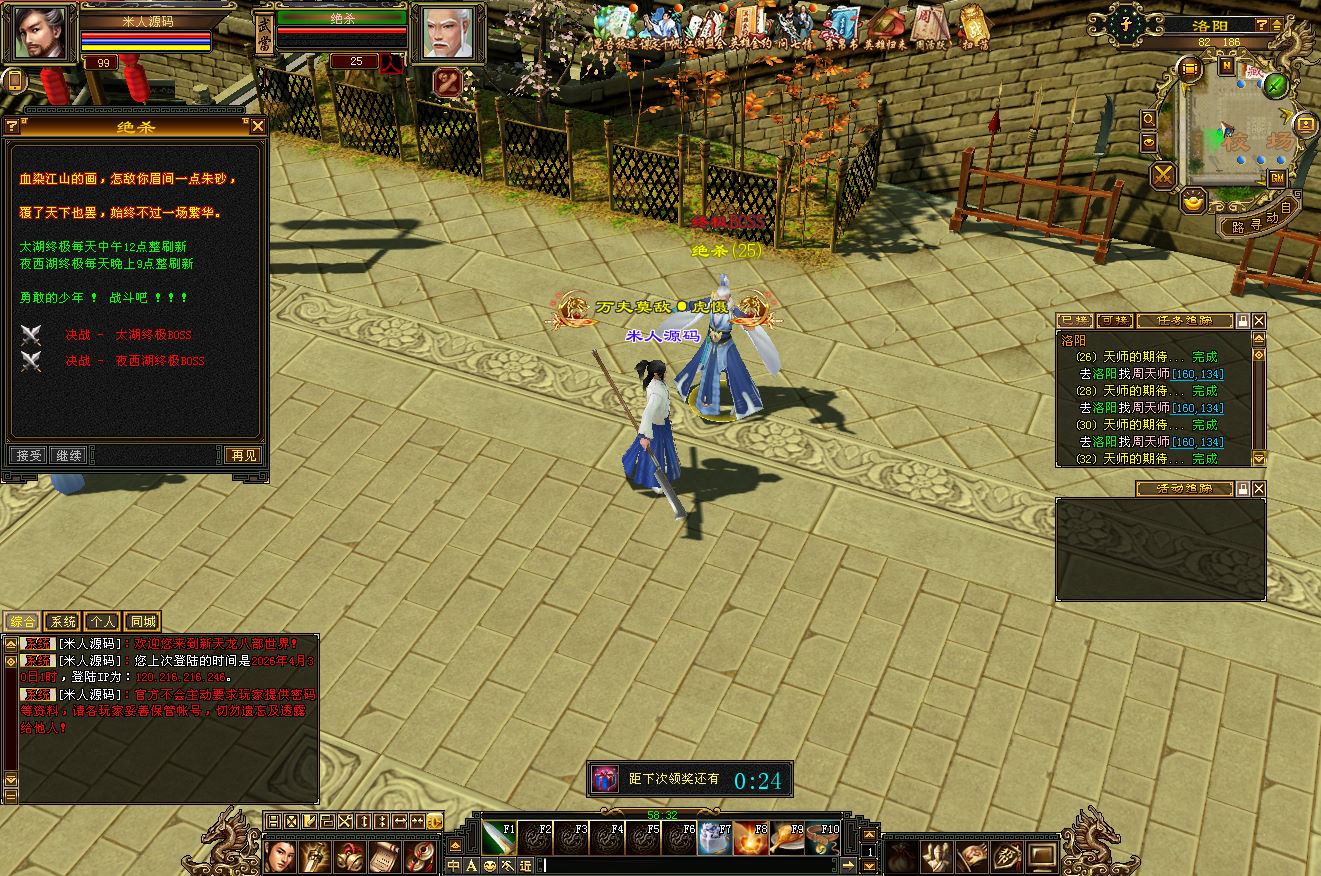Close the 绝杀 dialogue window
Screen dimensions: 1321x876
click(258, 126)
